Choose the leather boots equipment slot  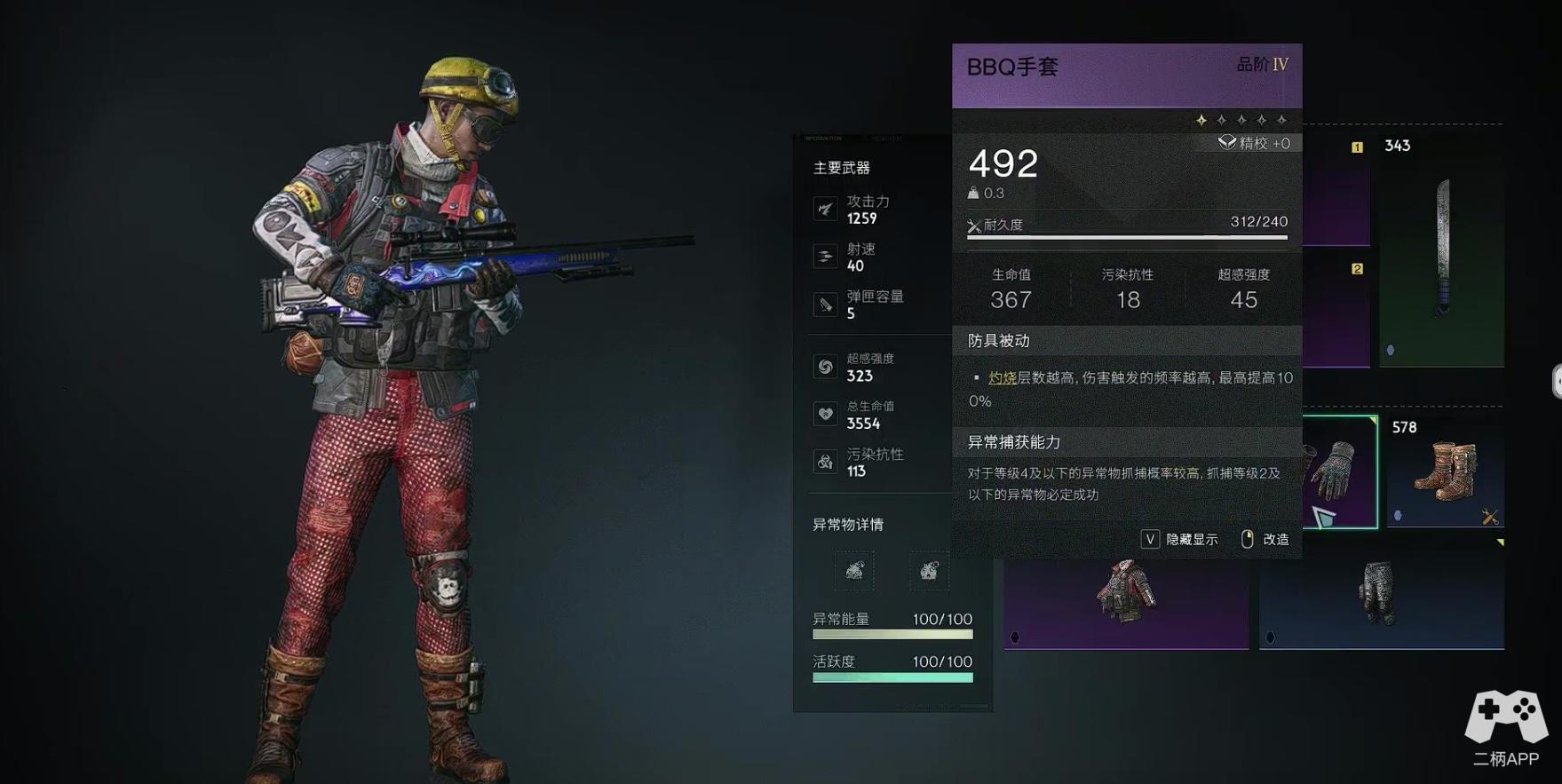point(1445,472)
